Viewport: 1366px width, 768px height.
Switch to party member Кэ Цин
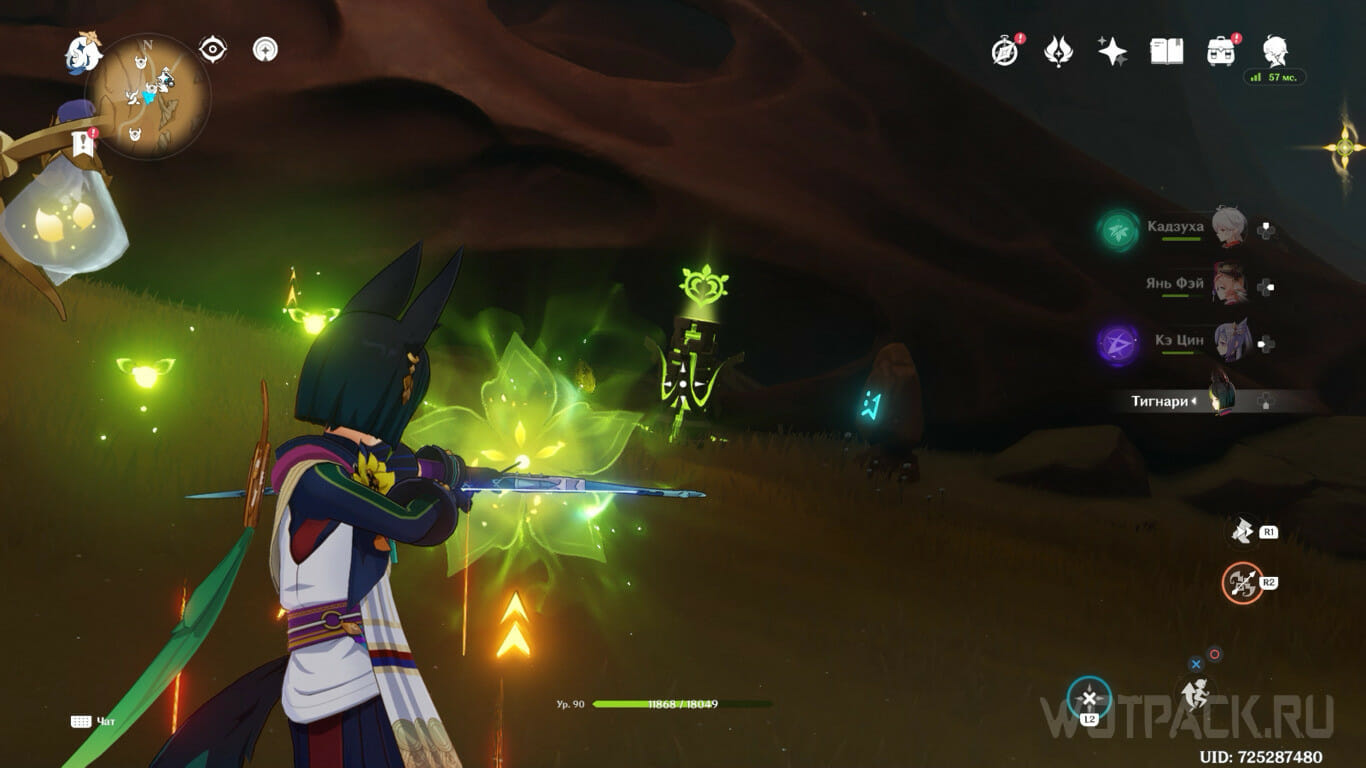pos(1229,341)
